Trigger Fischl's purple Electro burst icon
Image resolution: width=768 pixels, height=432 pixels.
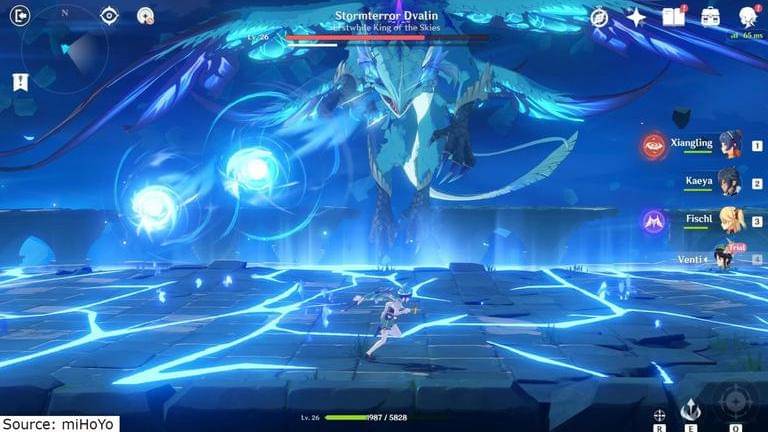coord(655,221)
